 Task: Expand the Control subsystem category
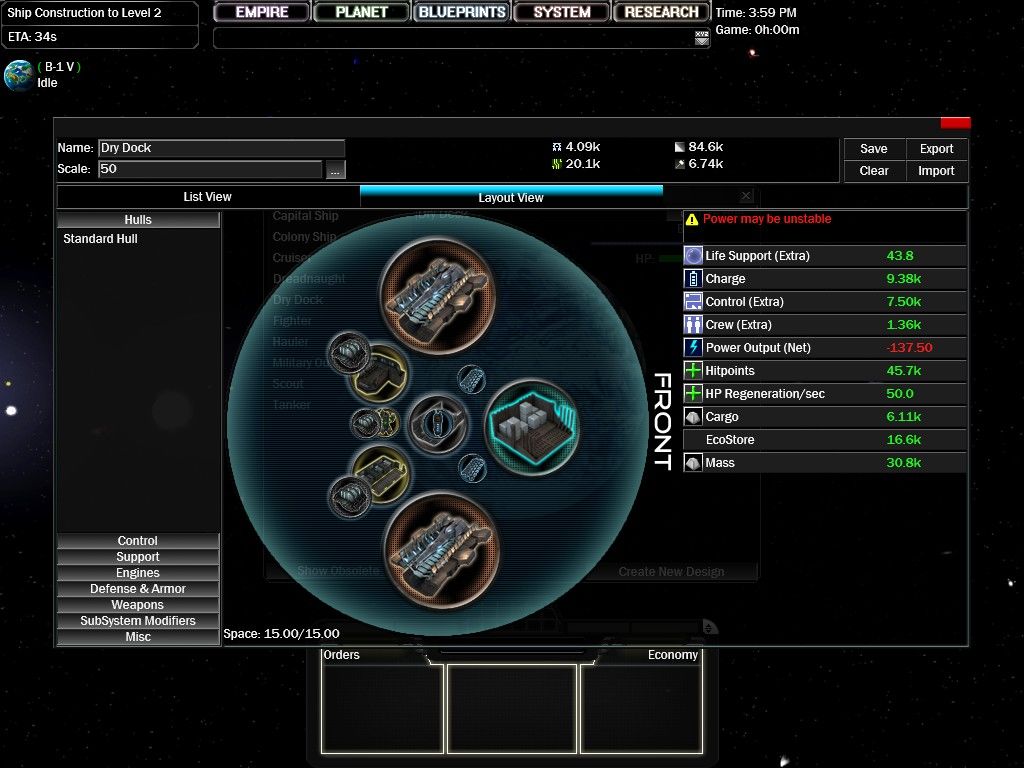138,541
